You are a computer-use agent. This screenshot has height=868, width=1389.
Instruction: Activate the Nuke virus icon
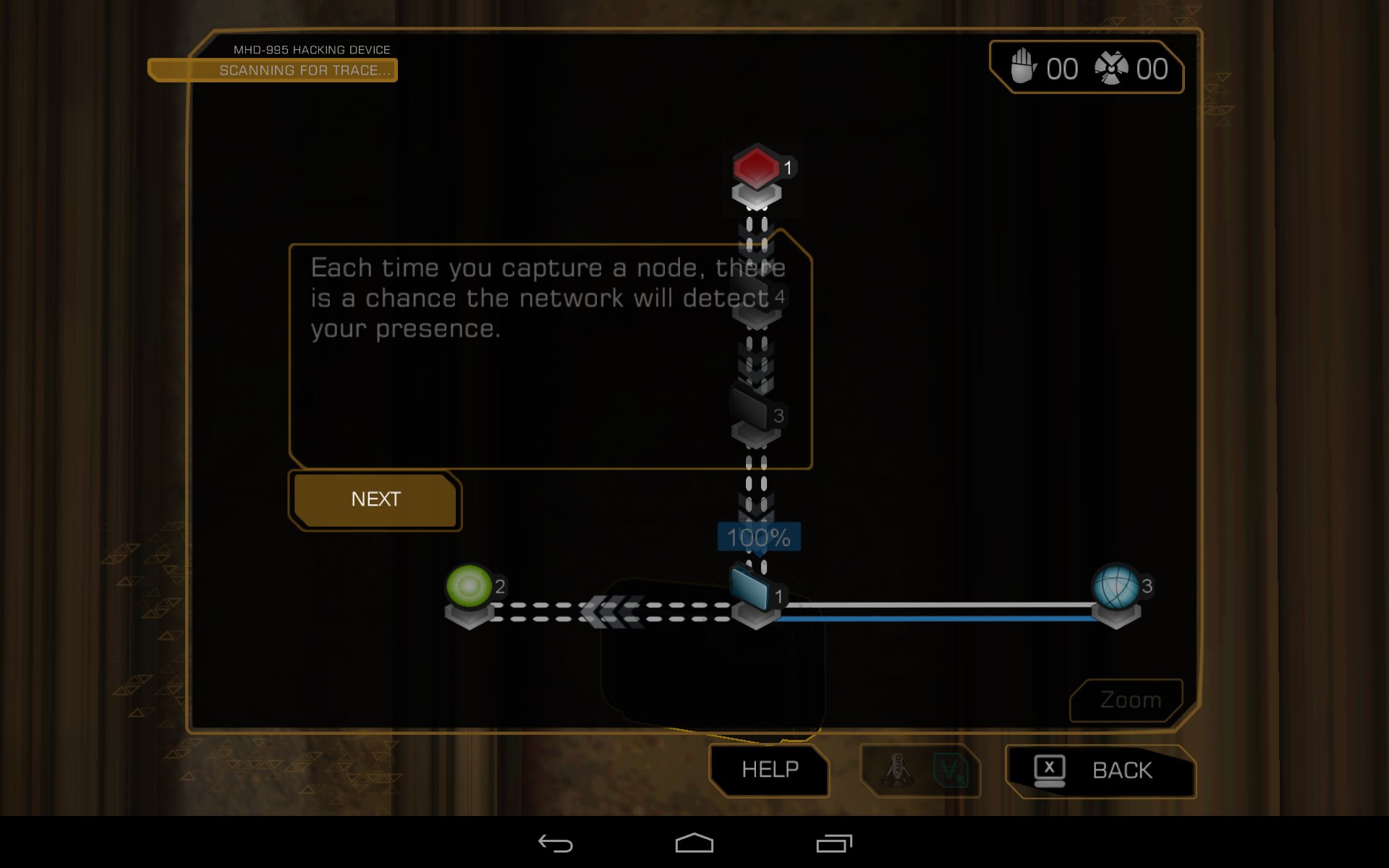coord(1112,69)
